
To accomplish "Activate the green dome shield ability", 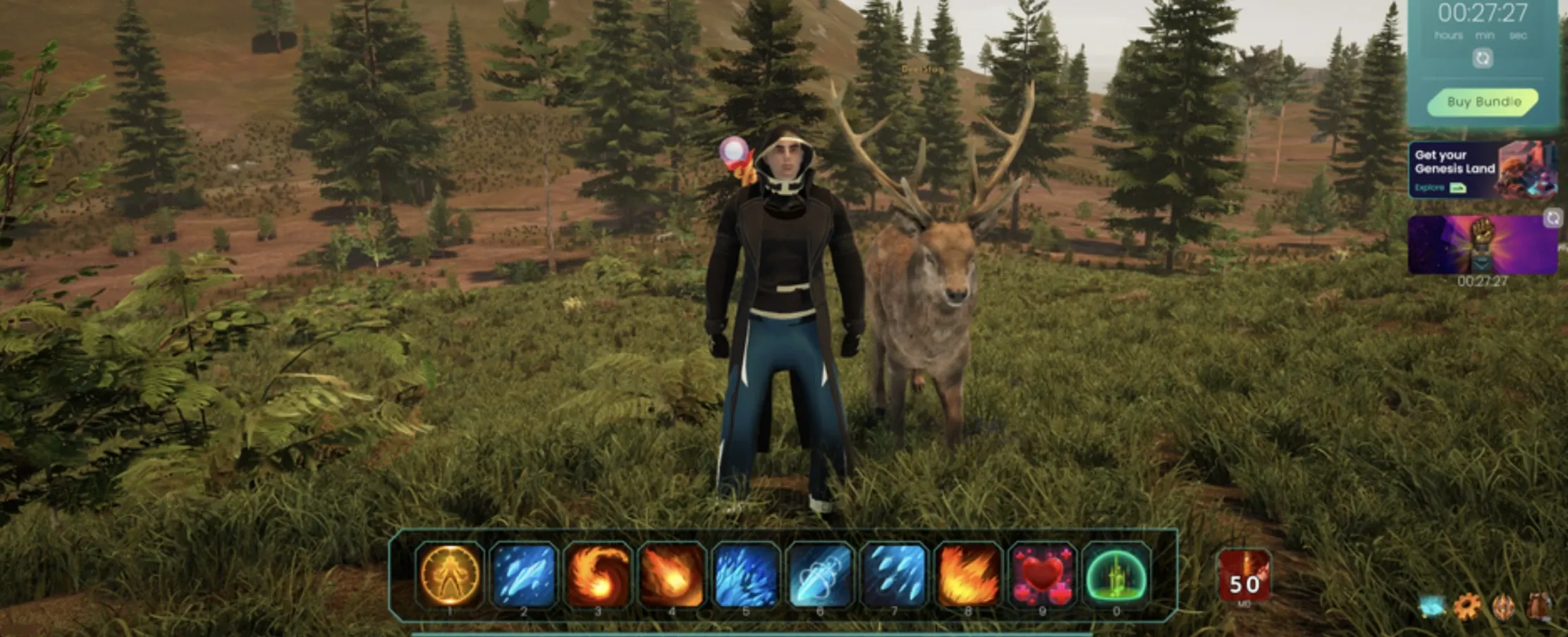I will [x=1116, y=574].
